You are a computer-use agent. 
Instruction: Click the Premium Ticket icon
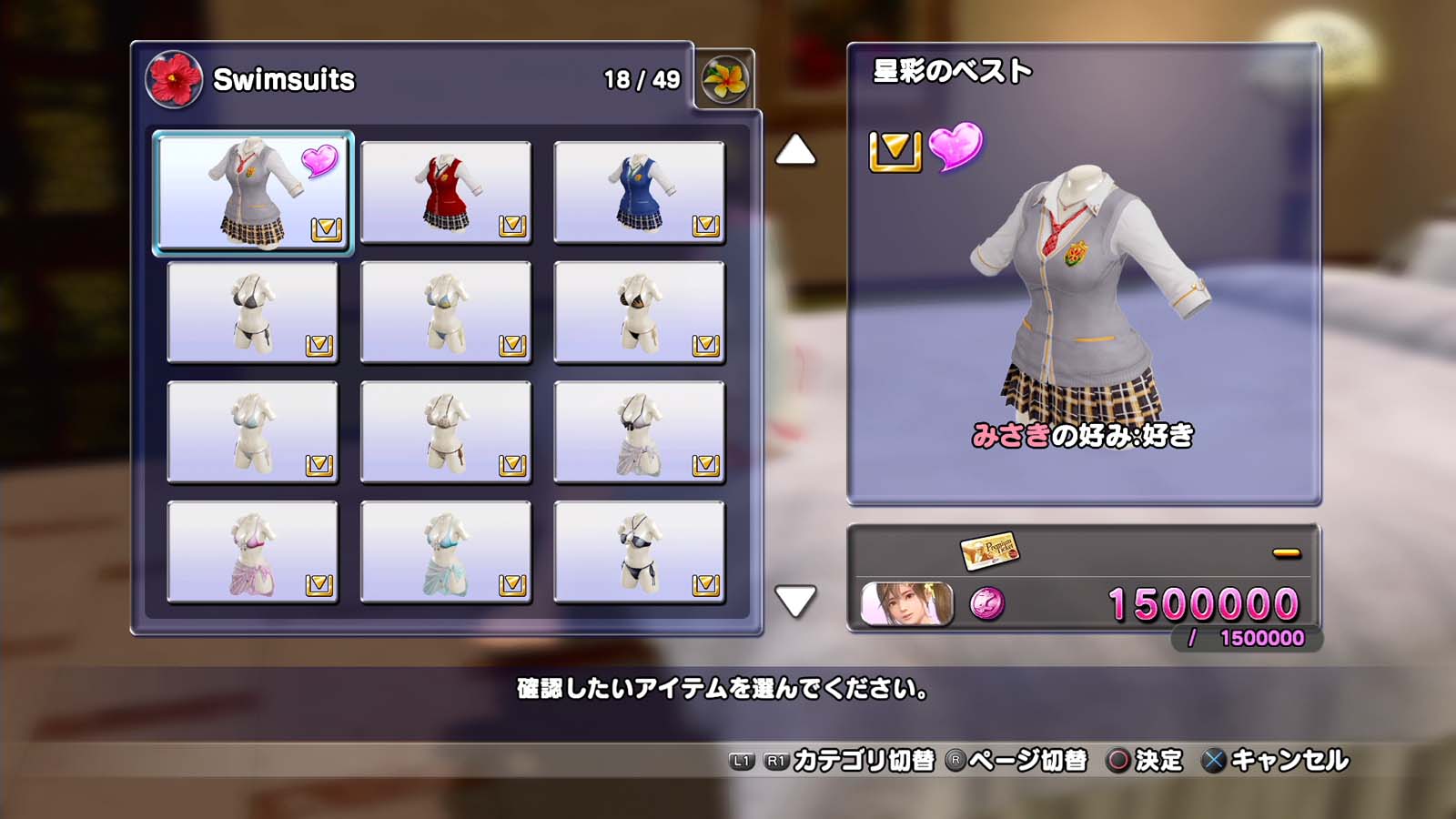pos(988,550)
